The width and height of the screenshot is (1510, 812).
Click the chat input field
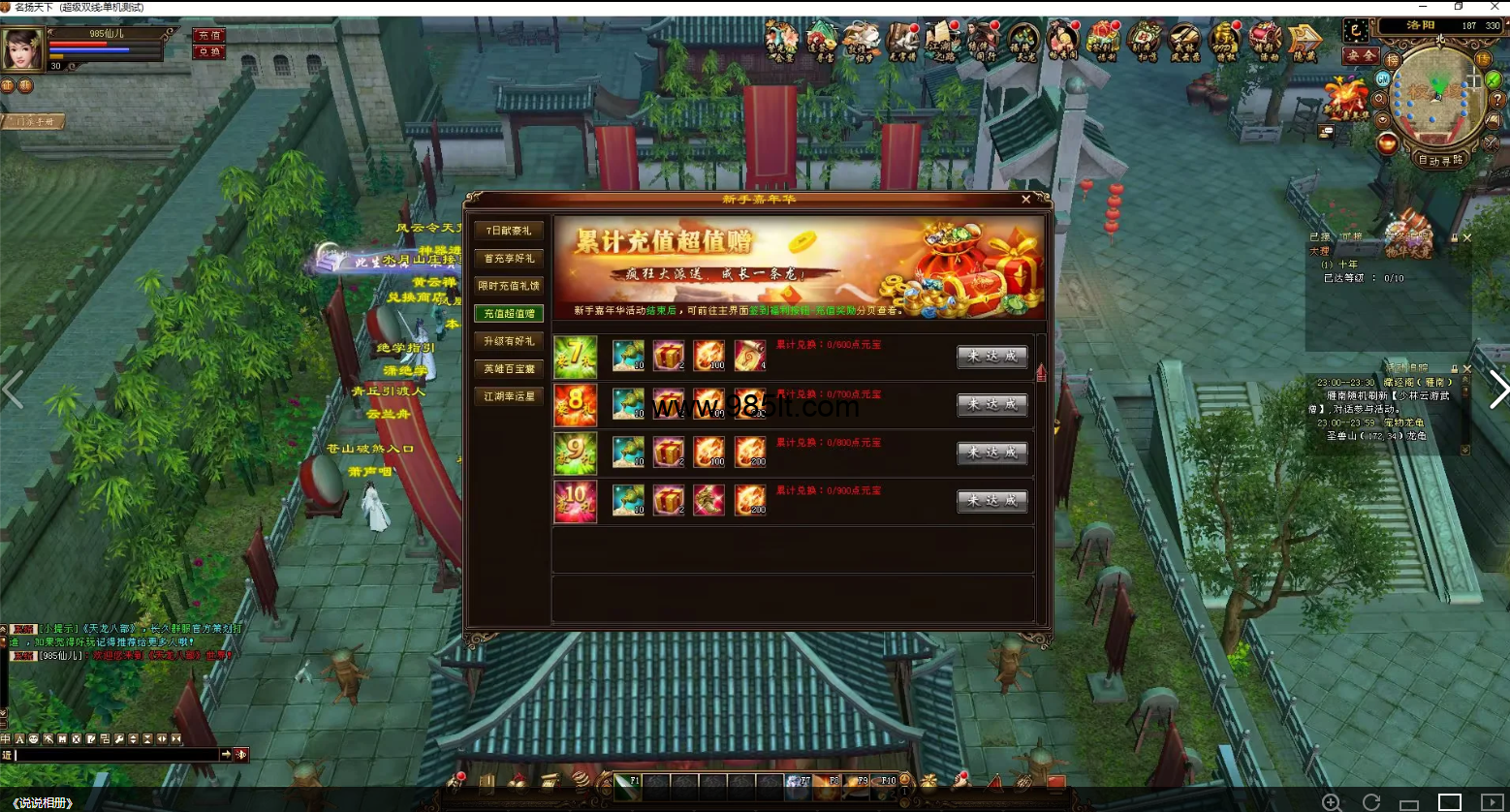pyautogui.click(x=116, y=755)
